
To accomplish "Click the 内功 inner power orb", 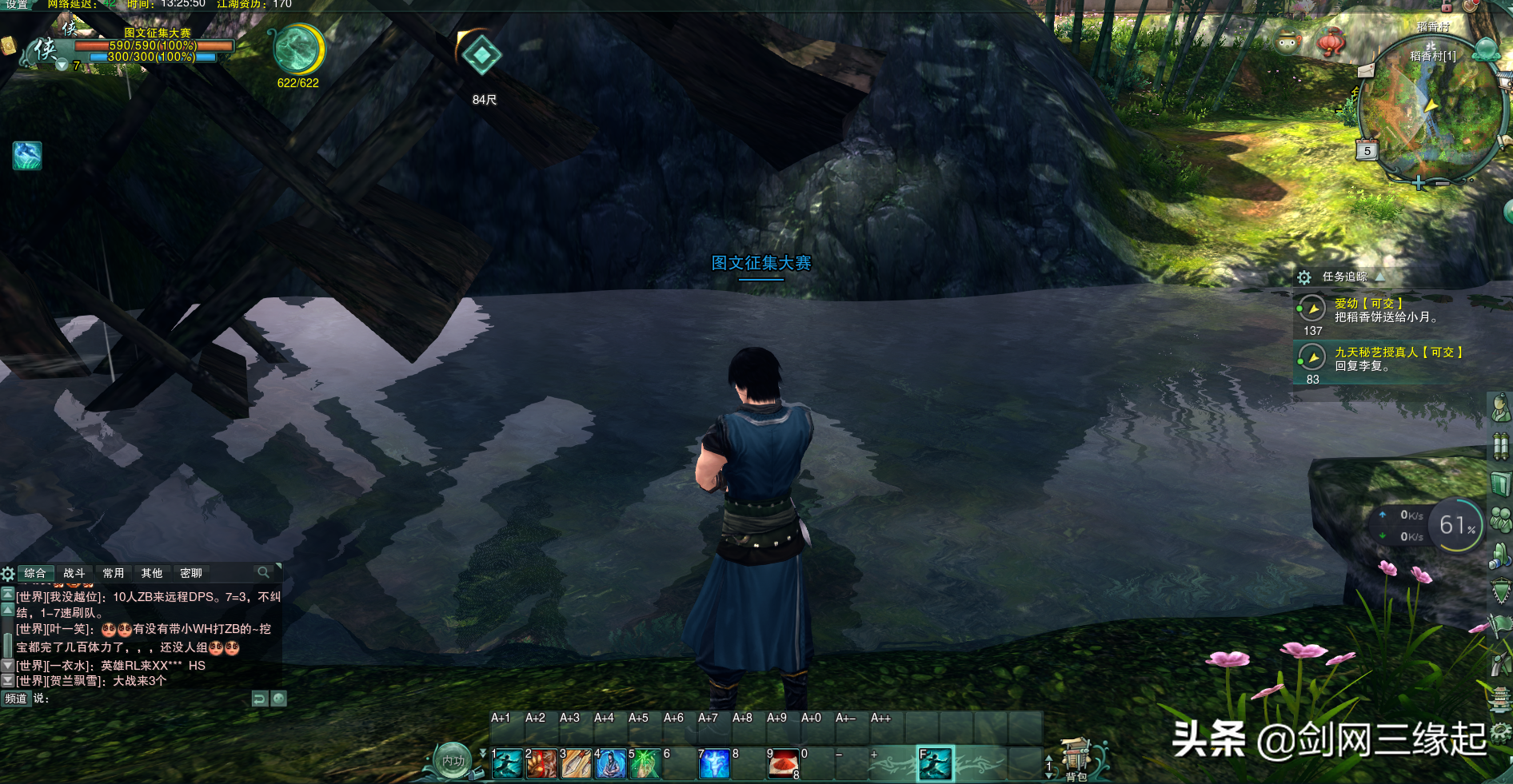I will (x=453, y=761).
